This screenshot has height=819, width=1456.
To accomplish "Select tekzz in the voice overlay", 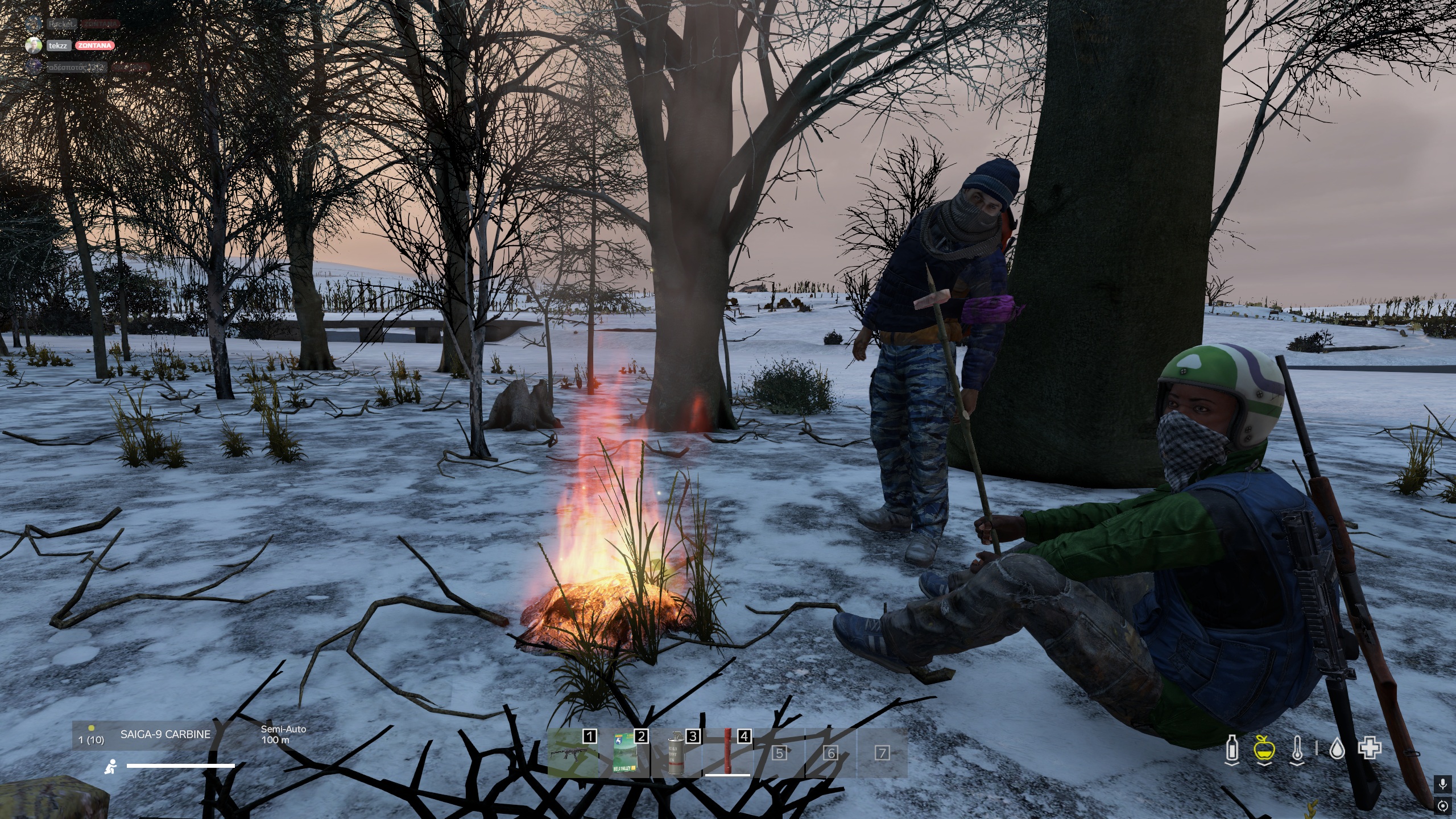I will [57, 45].
